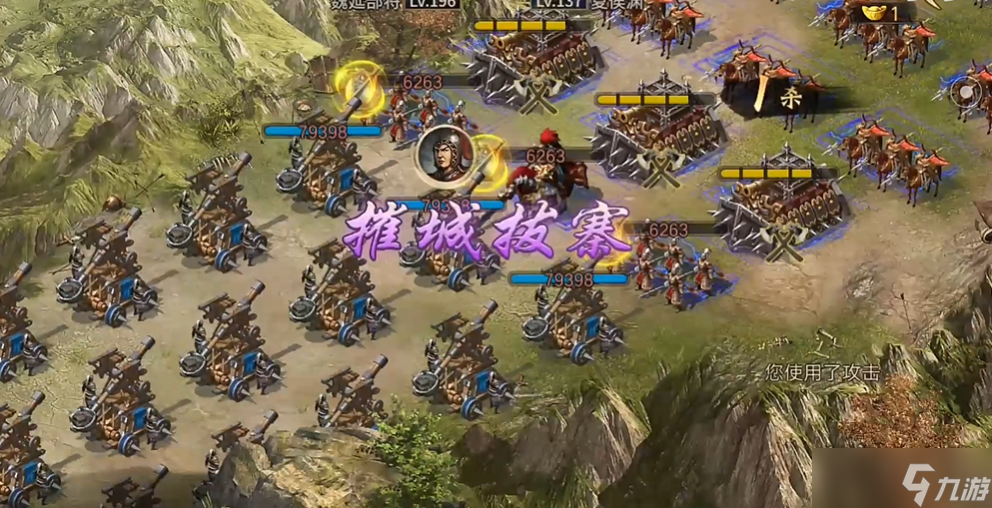
Task: Tap the floating white circle assist button
Action: pos(967,93)
